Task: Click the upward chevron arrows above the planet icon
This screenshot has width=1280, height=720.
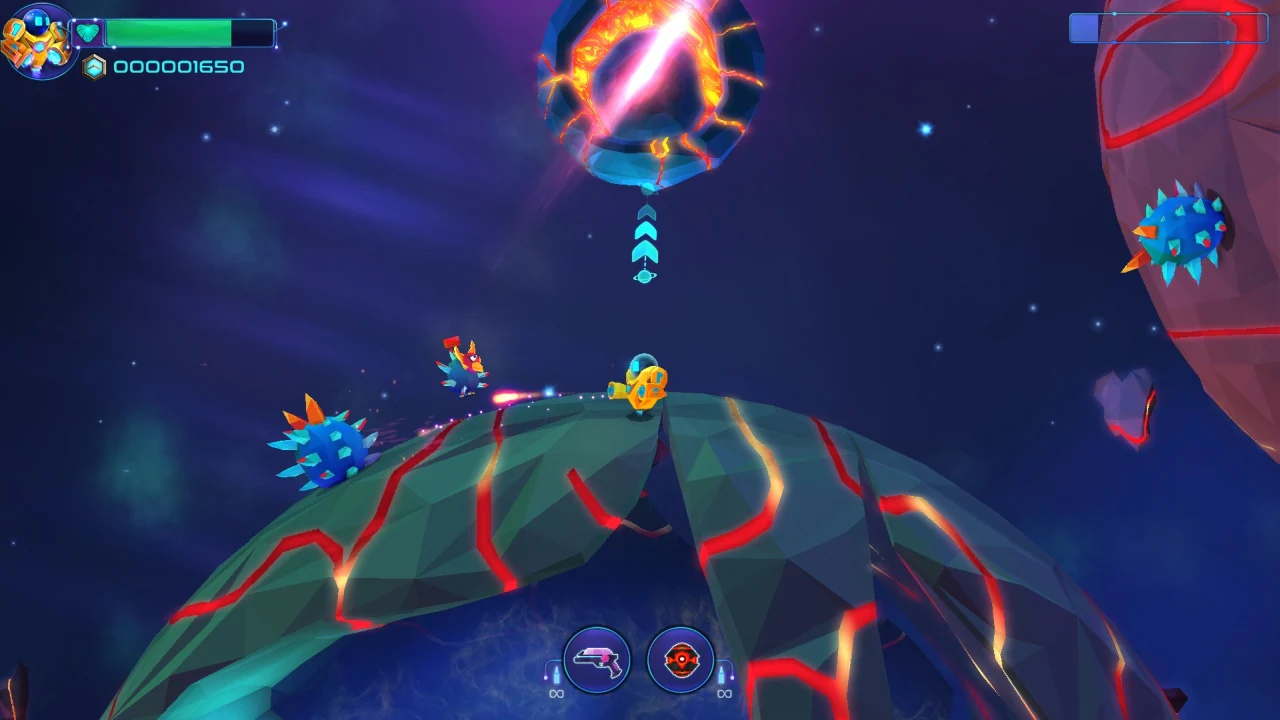Action: pyautogui.click(x=645, y=232)
